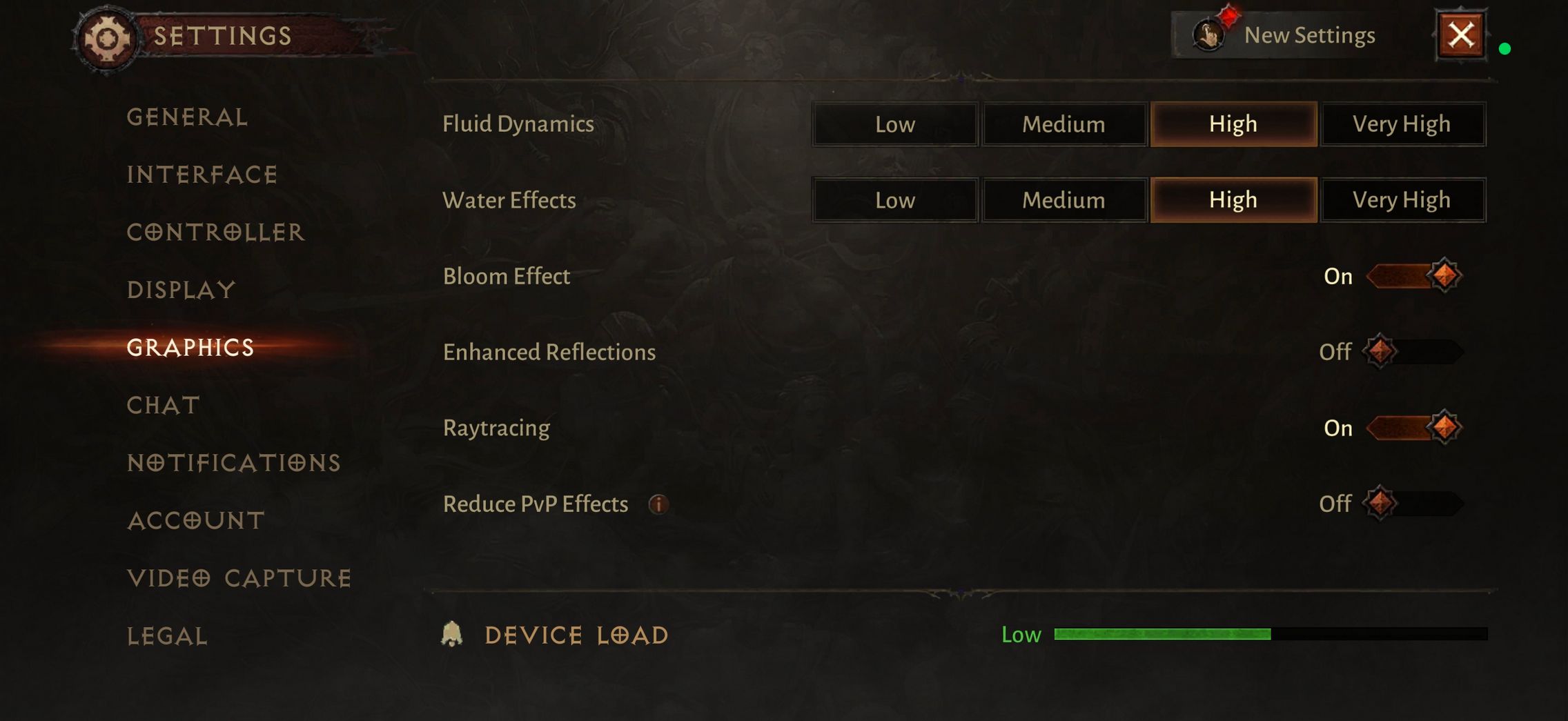Set Fluid Dynamics to Low
The height and width of the screenshot is (721, 1568).
895,124
